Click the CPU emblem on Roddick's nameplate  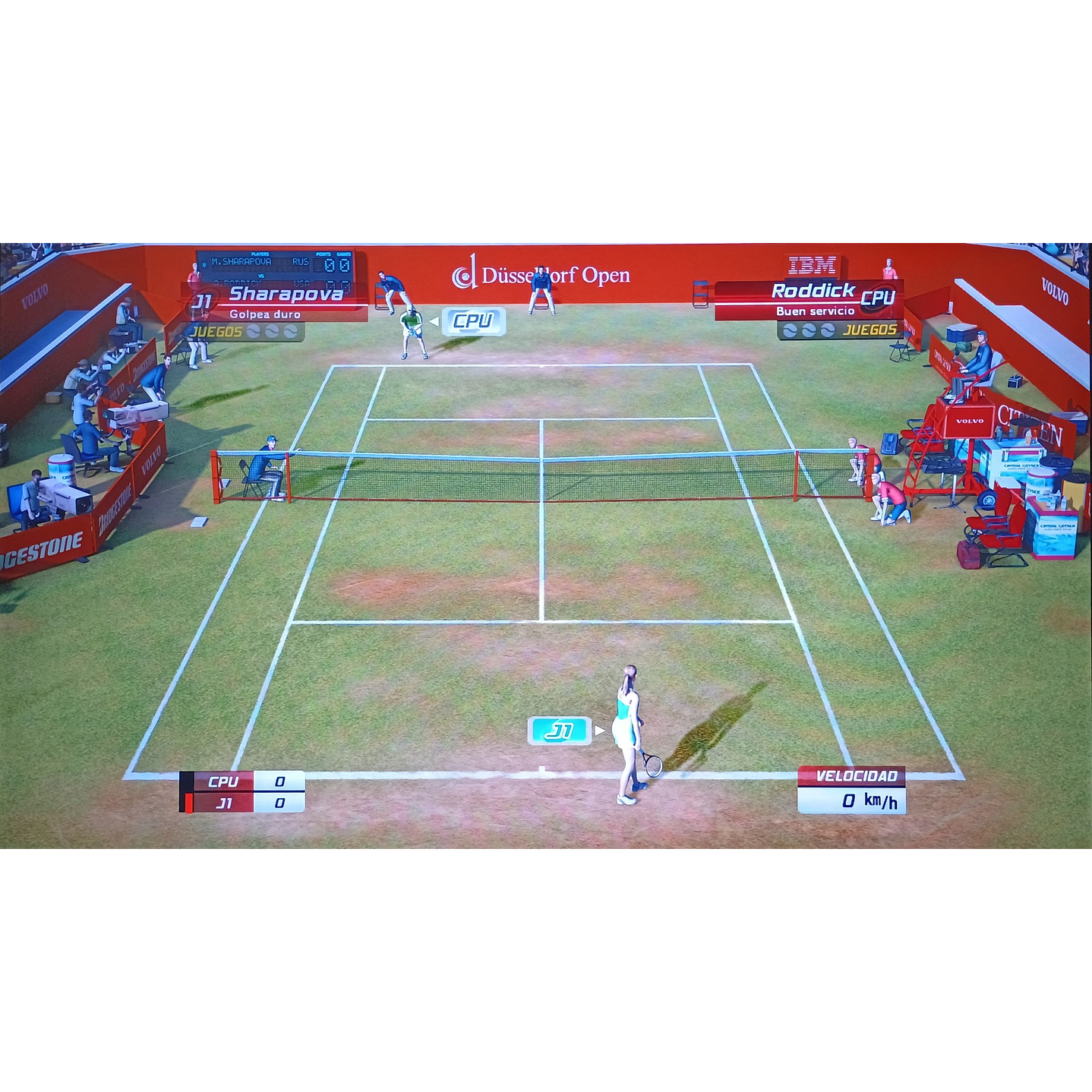click(879, 297)
